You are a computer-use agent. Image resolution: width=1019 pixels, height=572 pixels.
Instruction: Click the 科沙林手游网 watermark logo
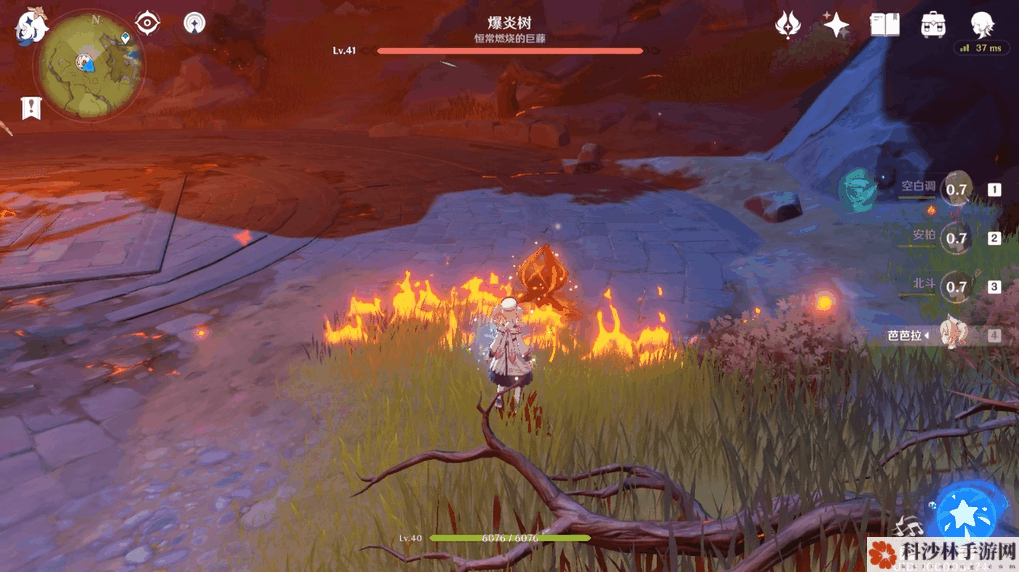tap(941, 553)
